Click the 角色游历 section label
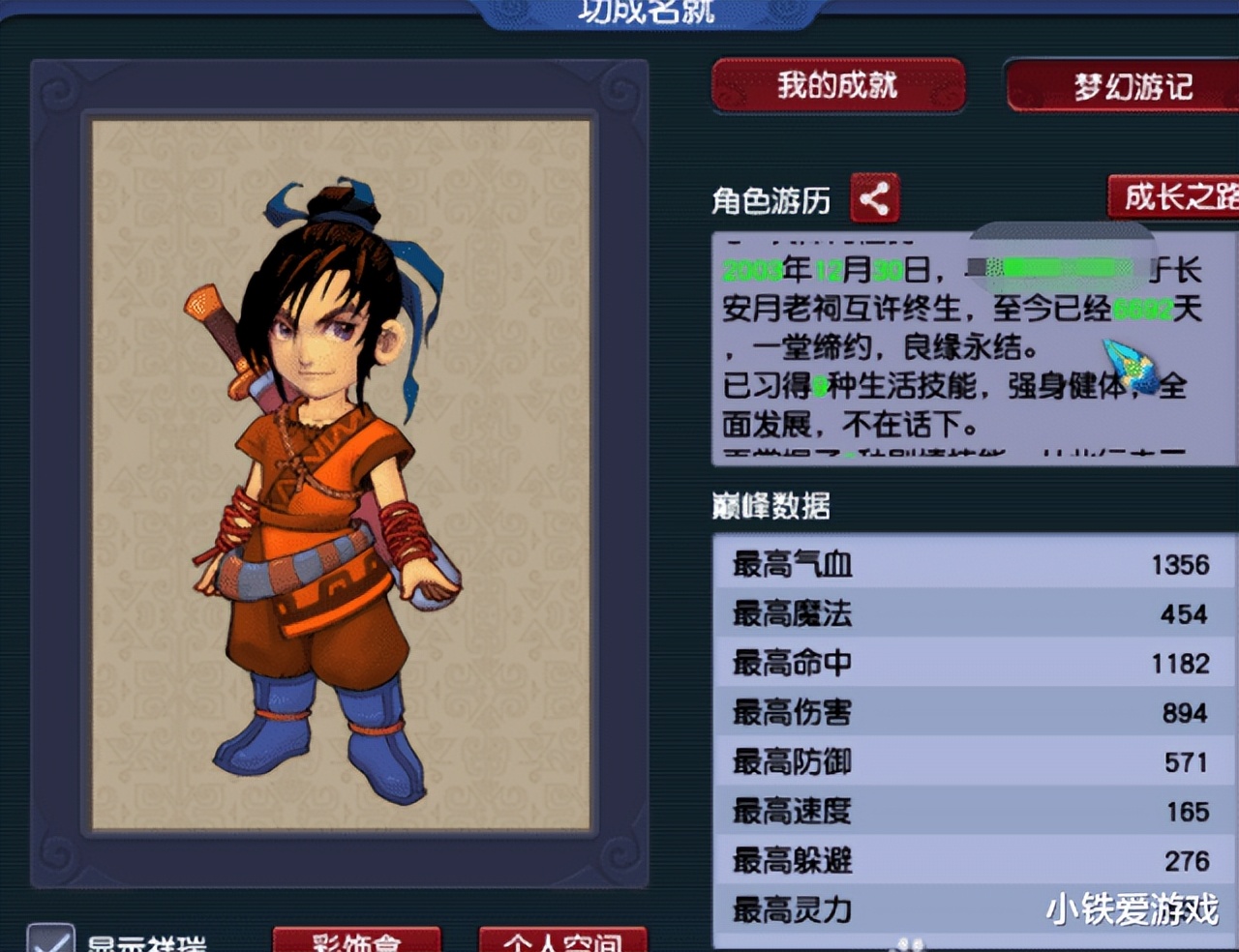The image size is (1239, 952). [x=772, y=200]
